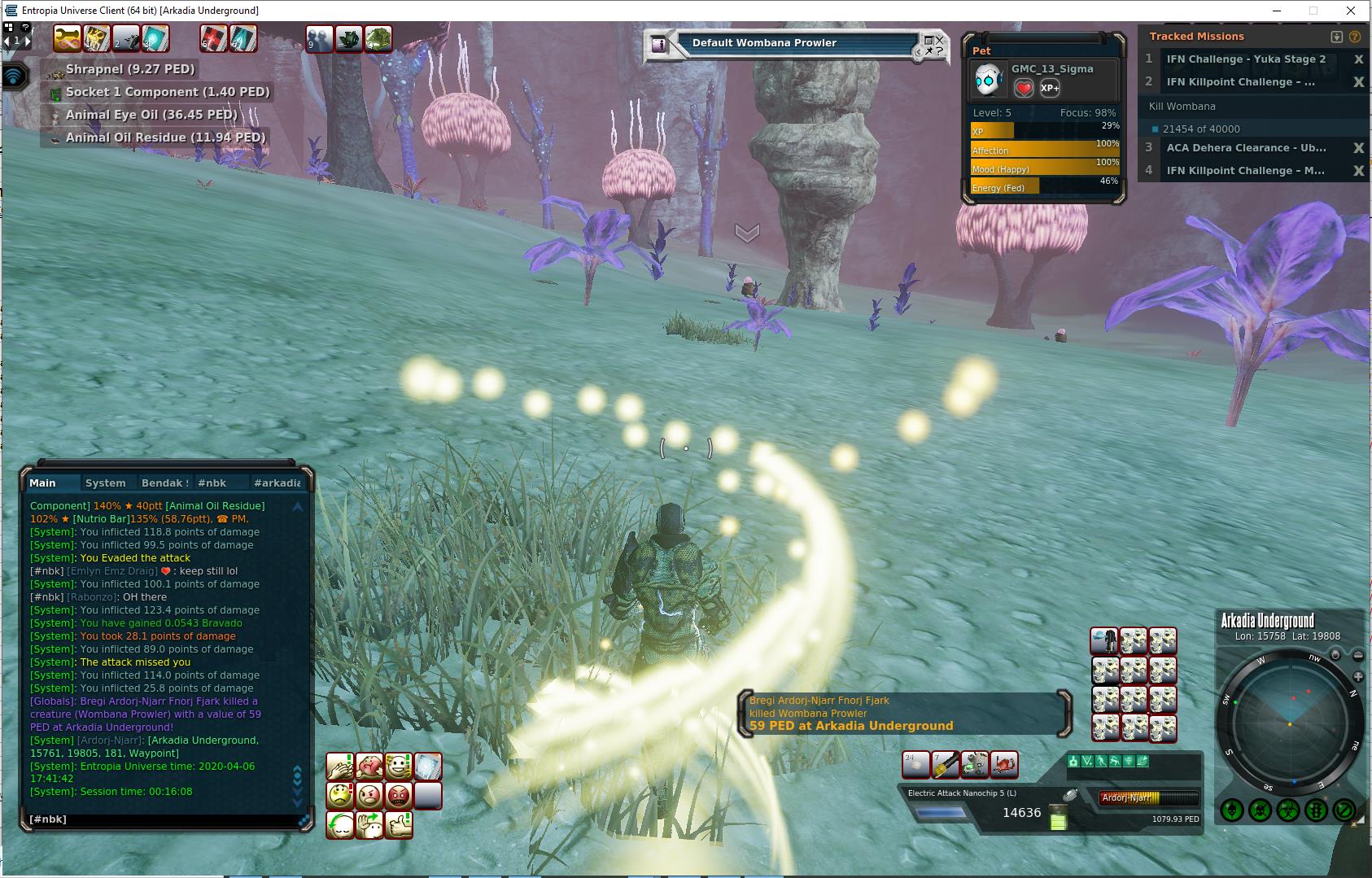The image size is (1372, 878).
Task: Click the pet's red heart button
Action: click(x=1024, y=88)
